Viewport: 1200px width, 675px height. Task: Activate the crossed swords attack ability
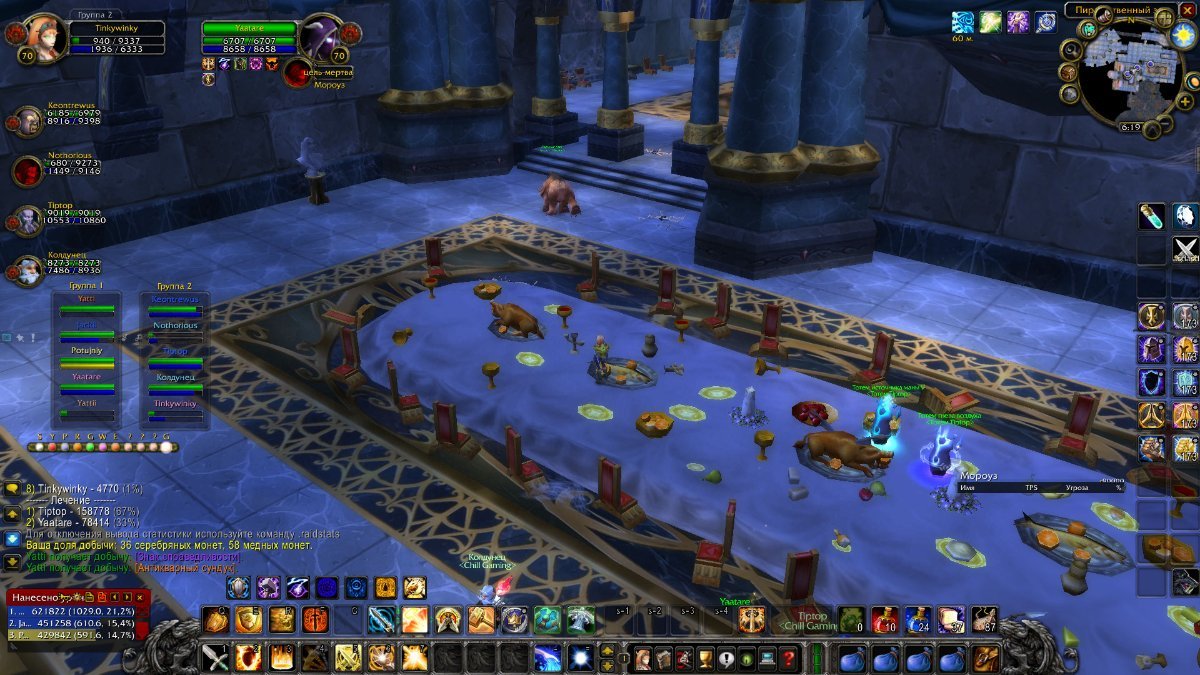[217, 658]
